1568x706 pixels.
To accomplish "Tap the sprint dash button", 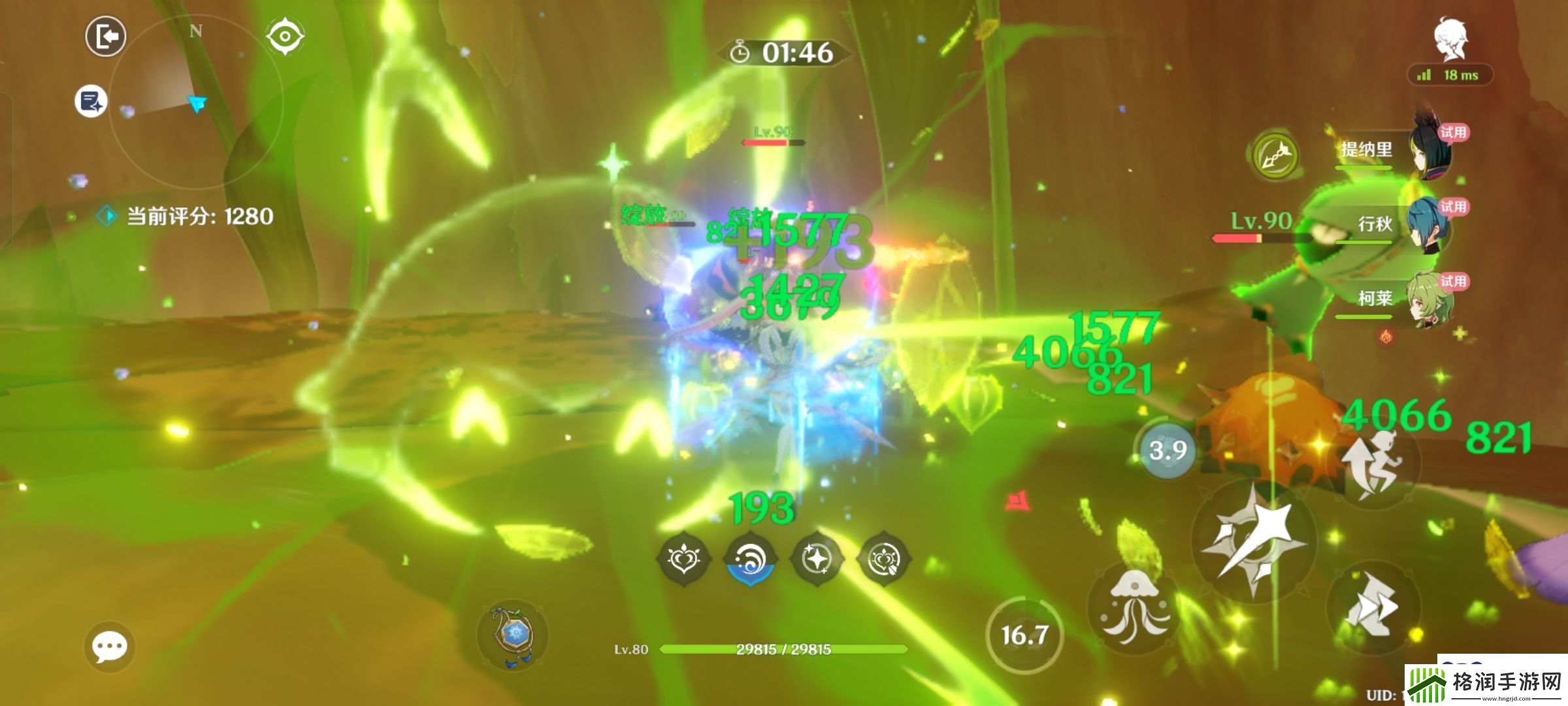I will coord(1372,608).
